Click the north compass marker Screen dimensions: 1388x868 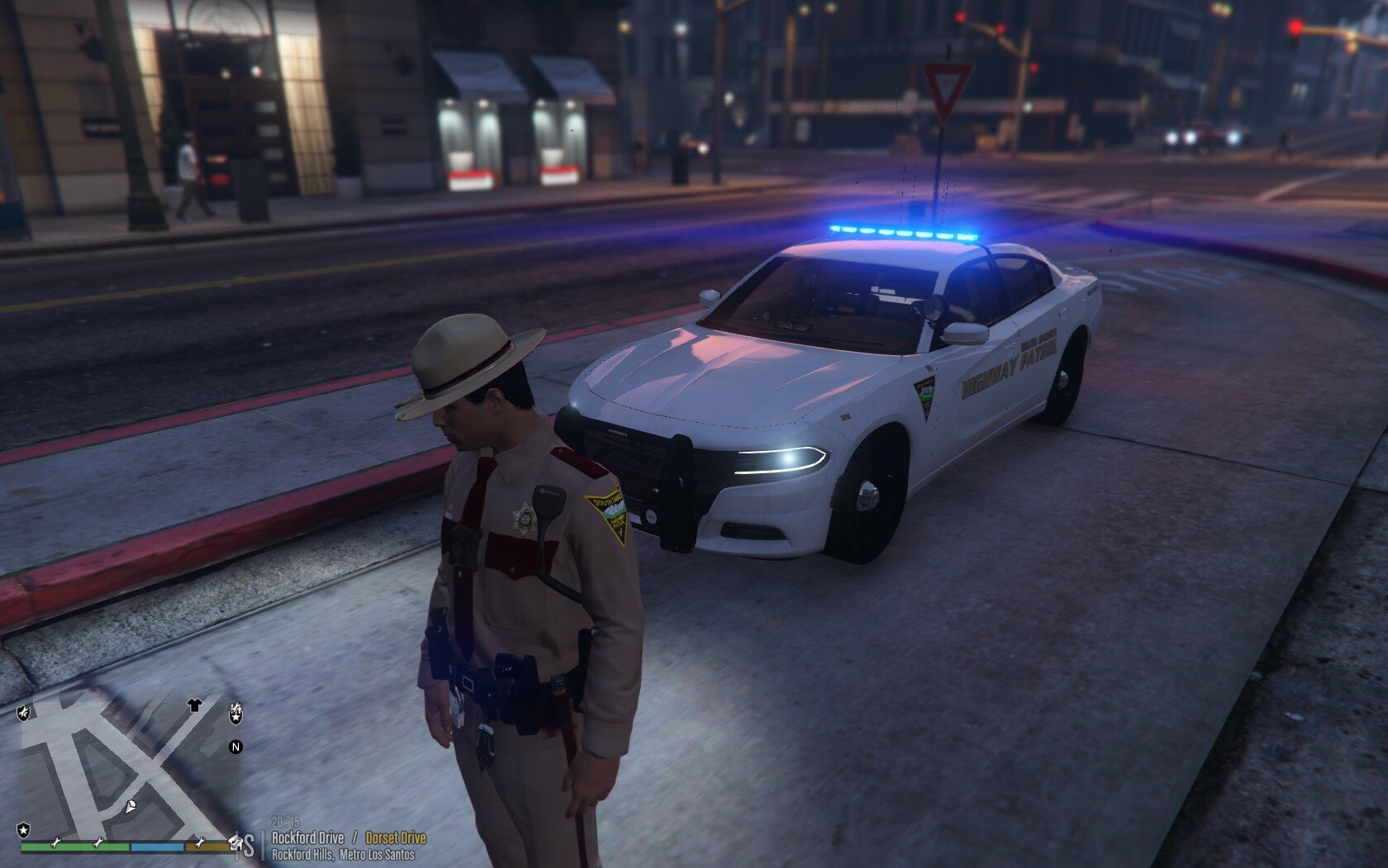pyautogui.click(x=235, y=747)
